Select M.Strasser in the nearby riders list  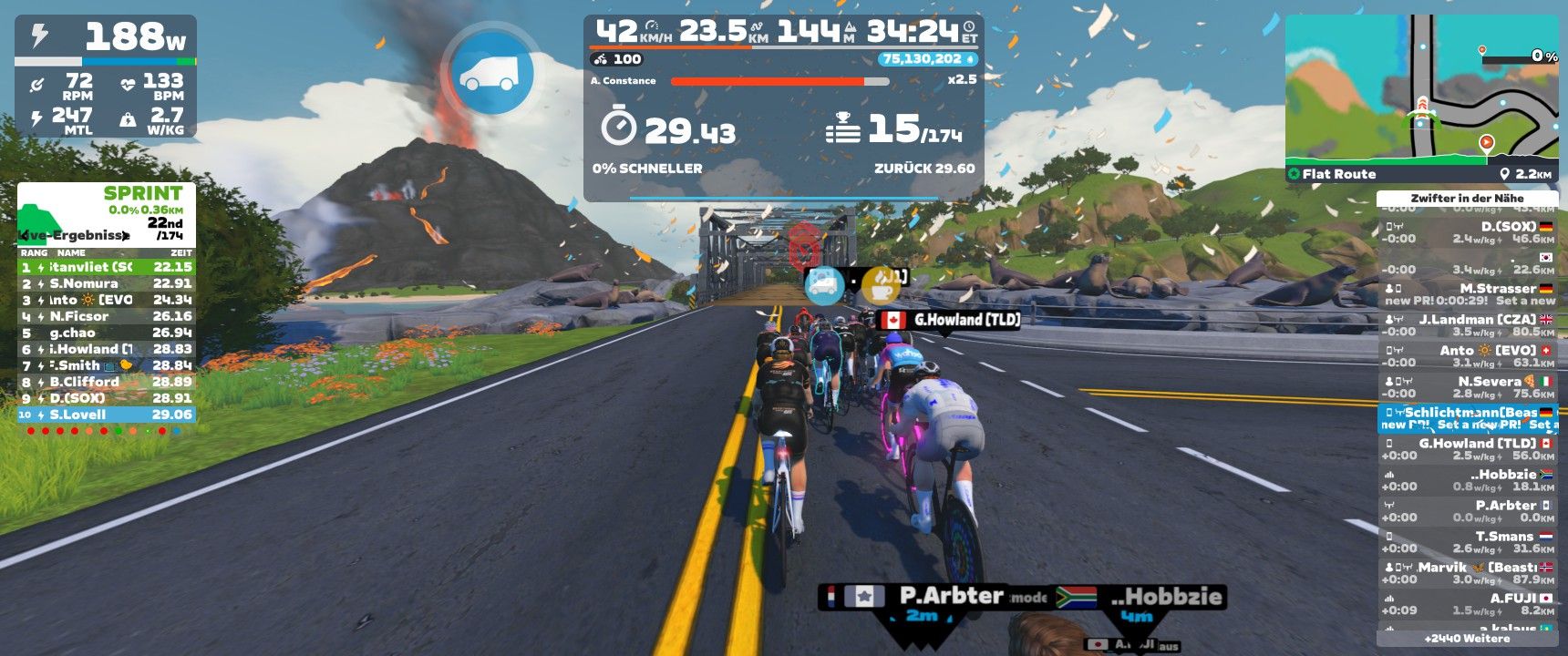pos(1467,293)
